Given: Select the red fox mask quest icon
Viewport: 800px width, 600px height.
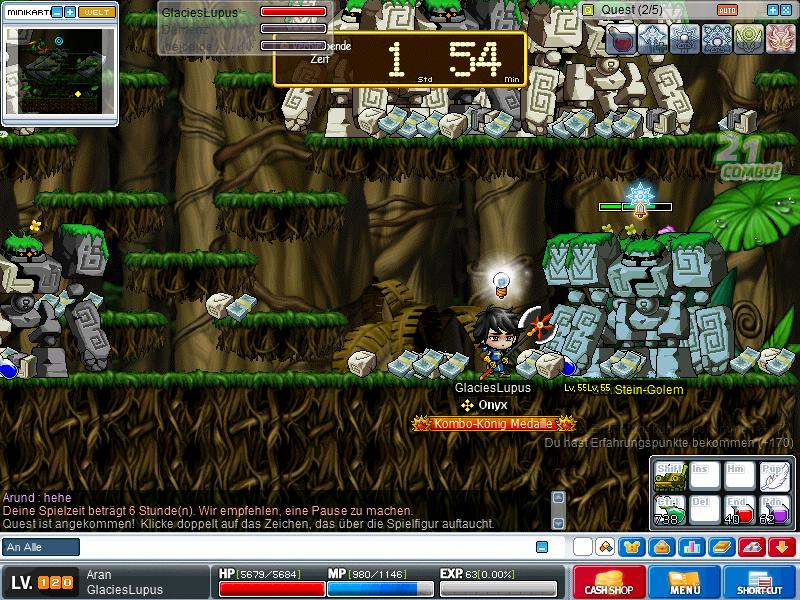Looking at the screenshot, I should (780, 38).
